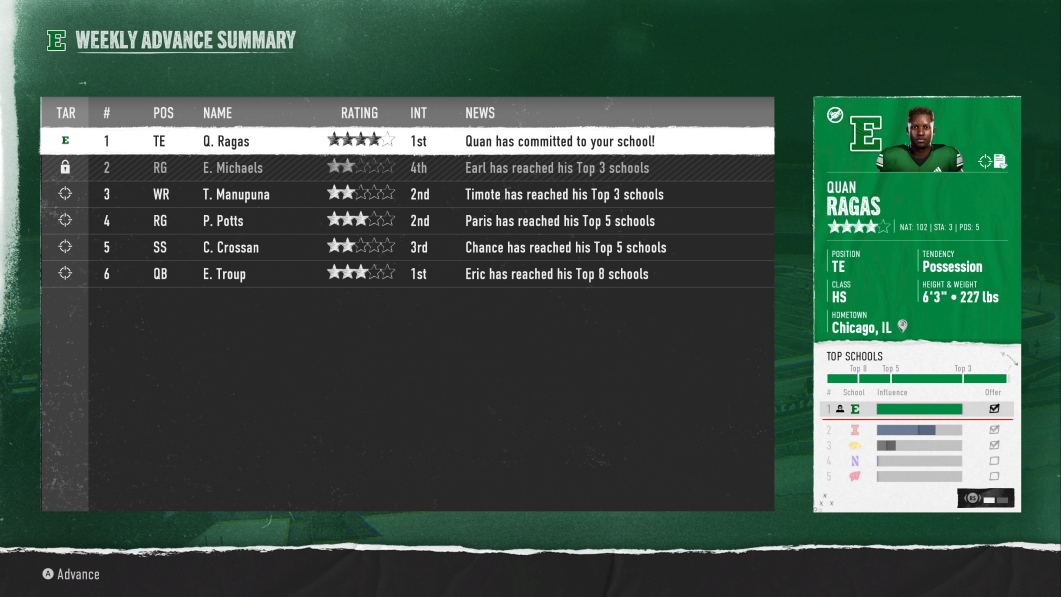The height and width of the screenshot is (597, 1061).
Task: Open the Quan Ragas player card
Action: pyautogui.click(x=916, y=218)
